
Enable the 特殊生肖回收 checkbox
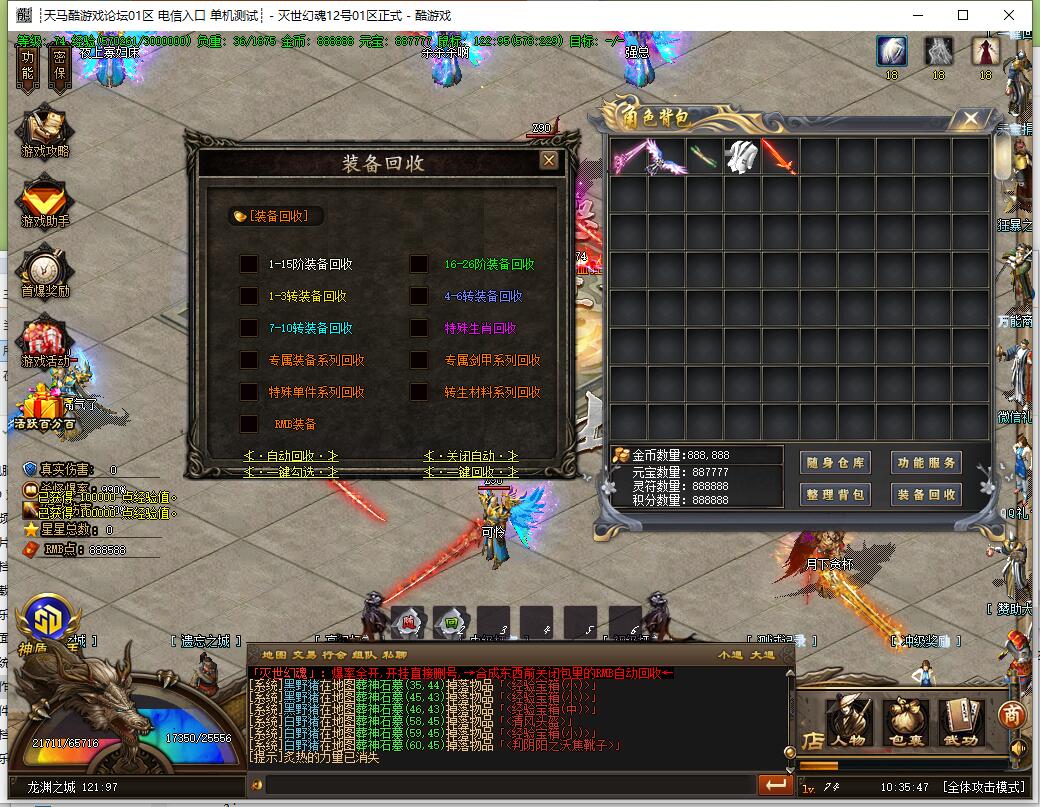pos(419,328)
